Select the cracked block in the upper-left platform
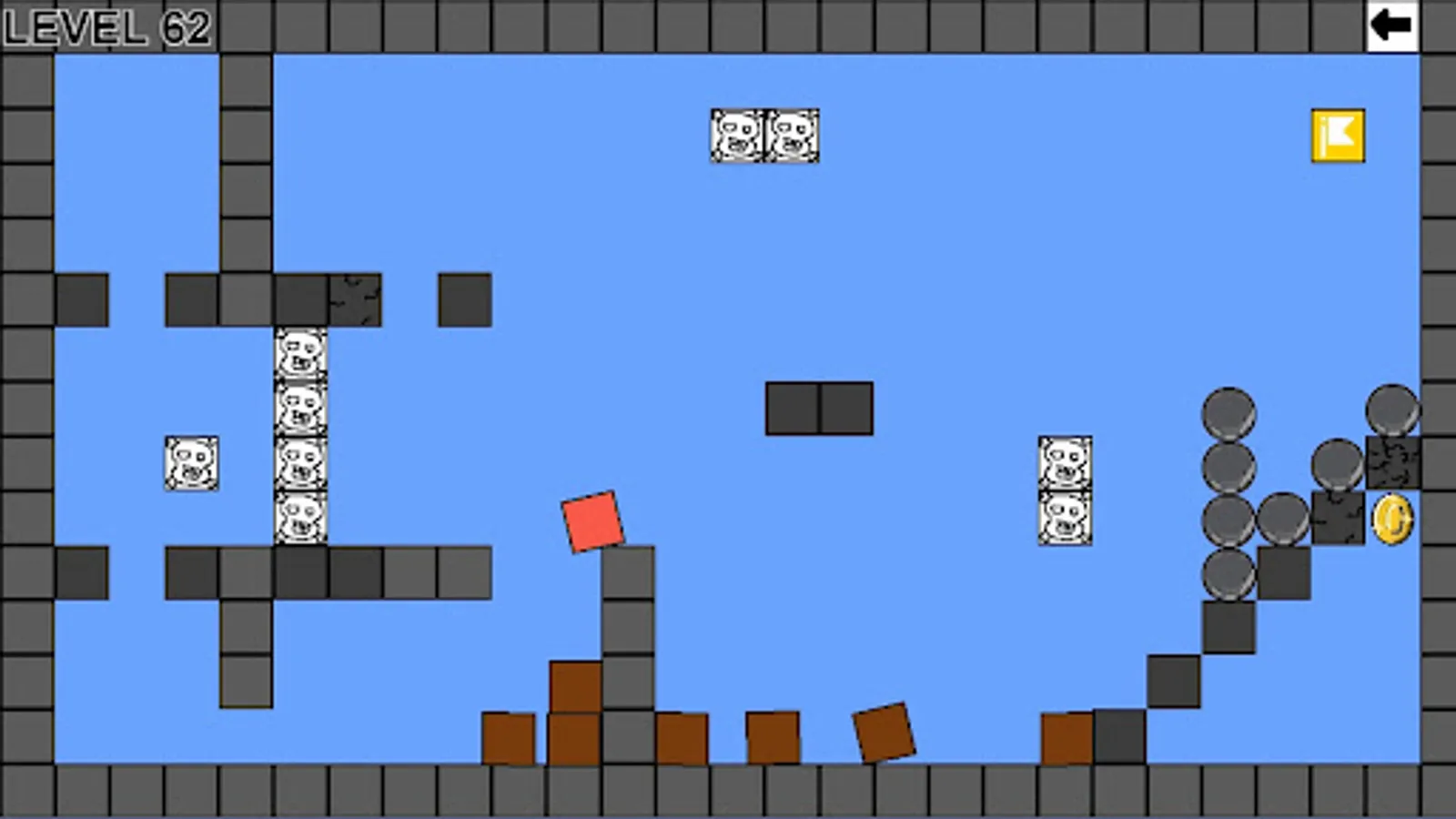The image size is (1456, 819). point(354,300)
